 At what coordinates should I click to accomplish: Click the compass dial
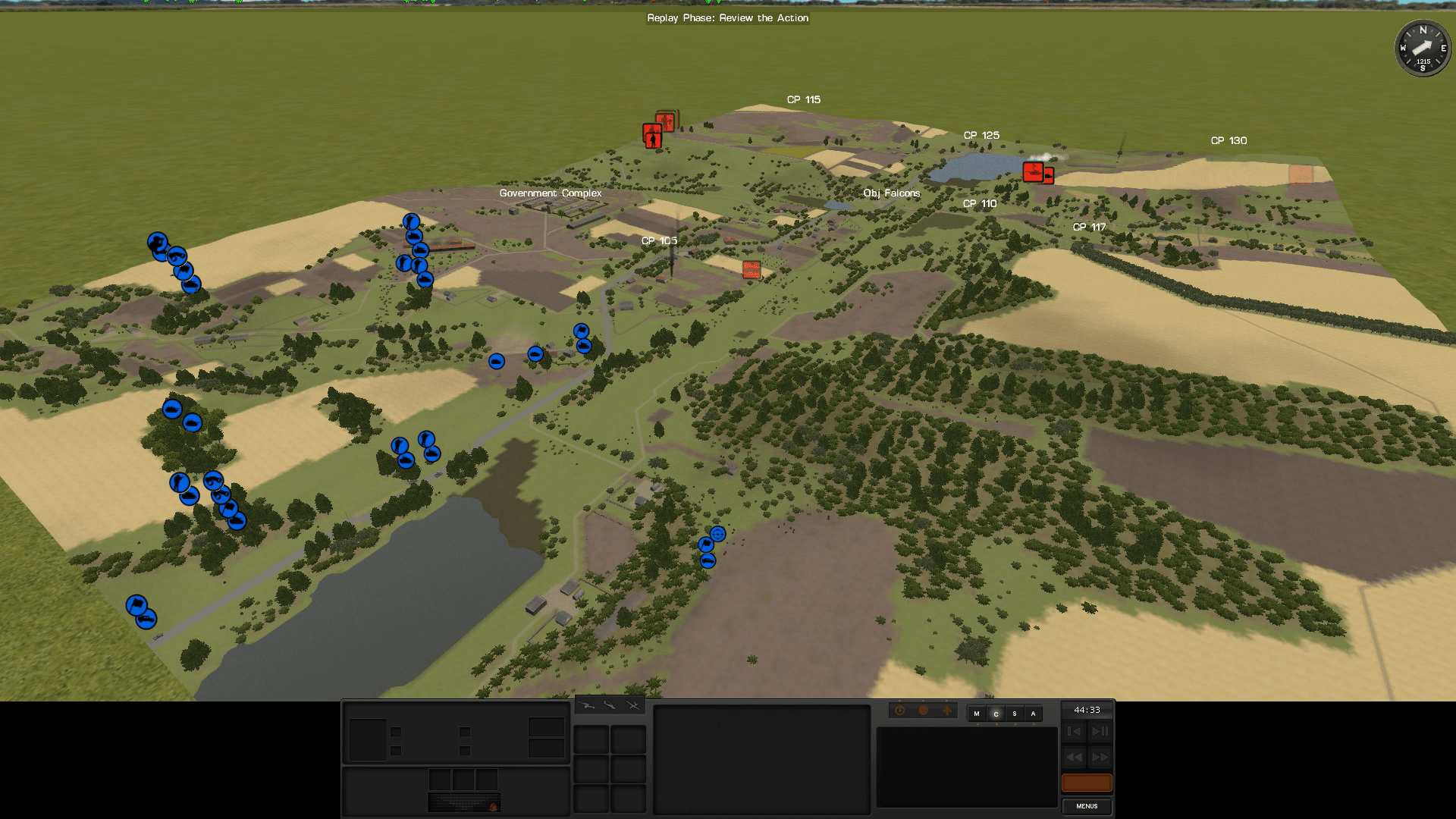tap(1423, 49)
